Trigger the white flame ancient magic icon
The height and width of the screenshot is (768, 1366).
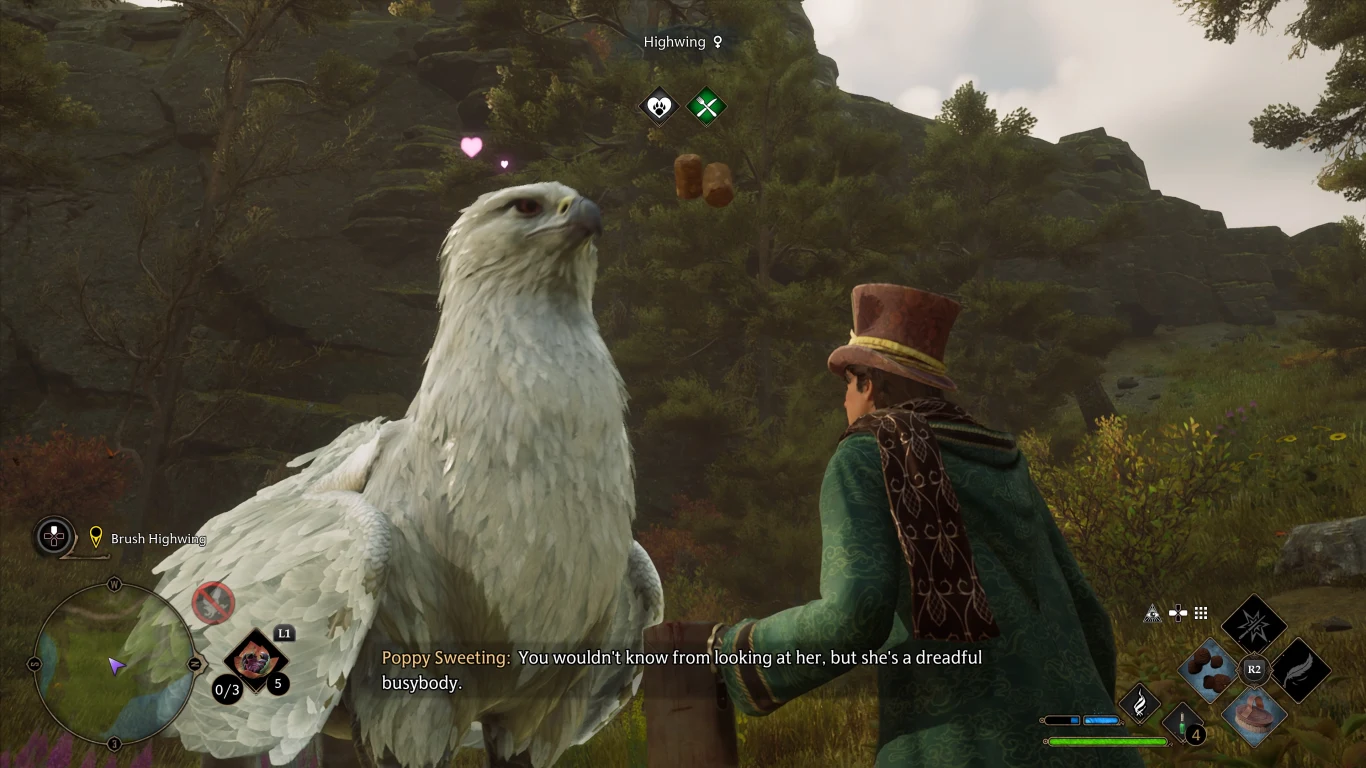tap(1139, 703)
